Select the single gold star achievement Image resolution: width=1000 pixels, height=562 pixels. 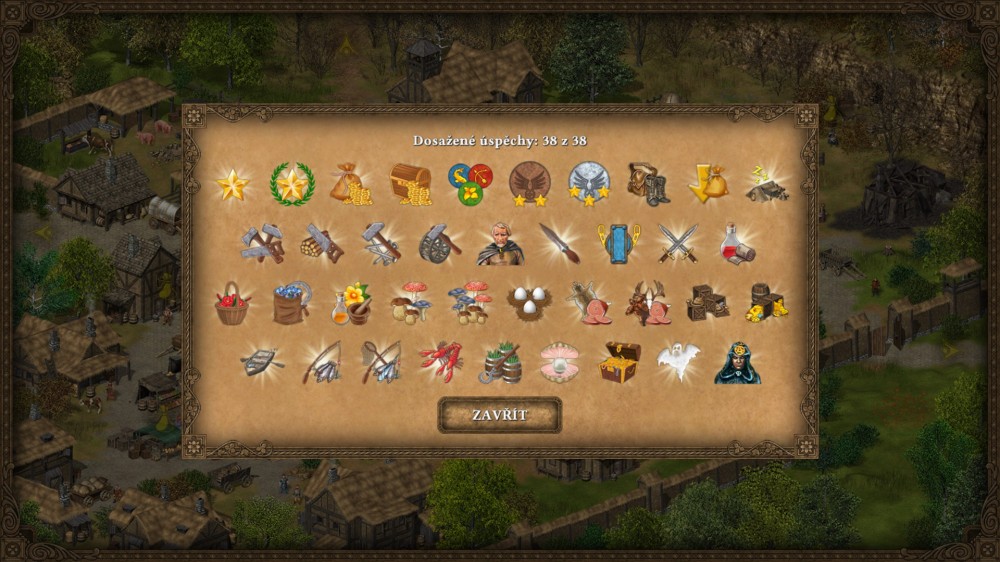point(232,184)
